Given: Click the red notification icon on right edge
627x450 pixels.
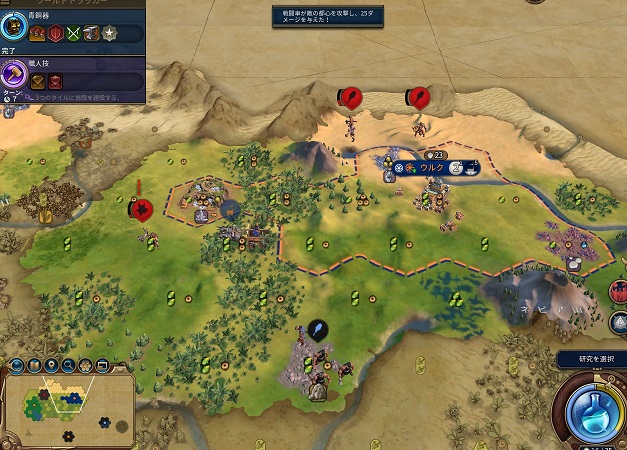Looking at the screenshot, I should [x=619, y=292].
